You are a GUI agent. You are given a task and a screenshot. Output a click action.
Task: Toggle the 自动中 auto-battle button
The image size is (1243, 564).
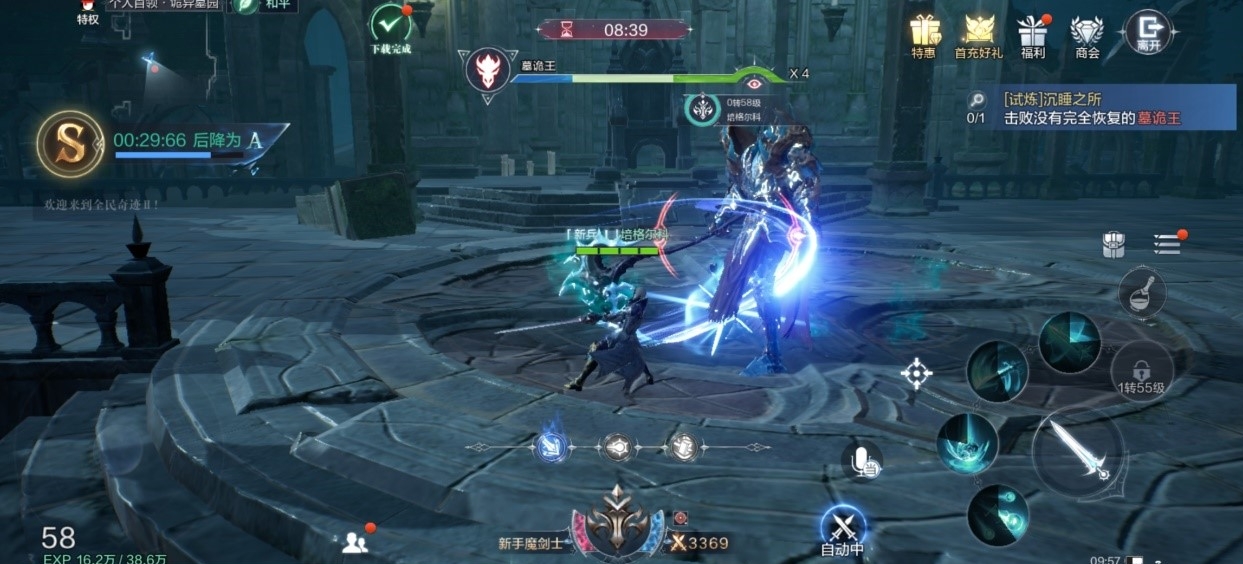(842, 527)
